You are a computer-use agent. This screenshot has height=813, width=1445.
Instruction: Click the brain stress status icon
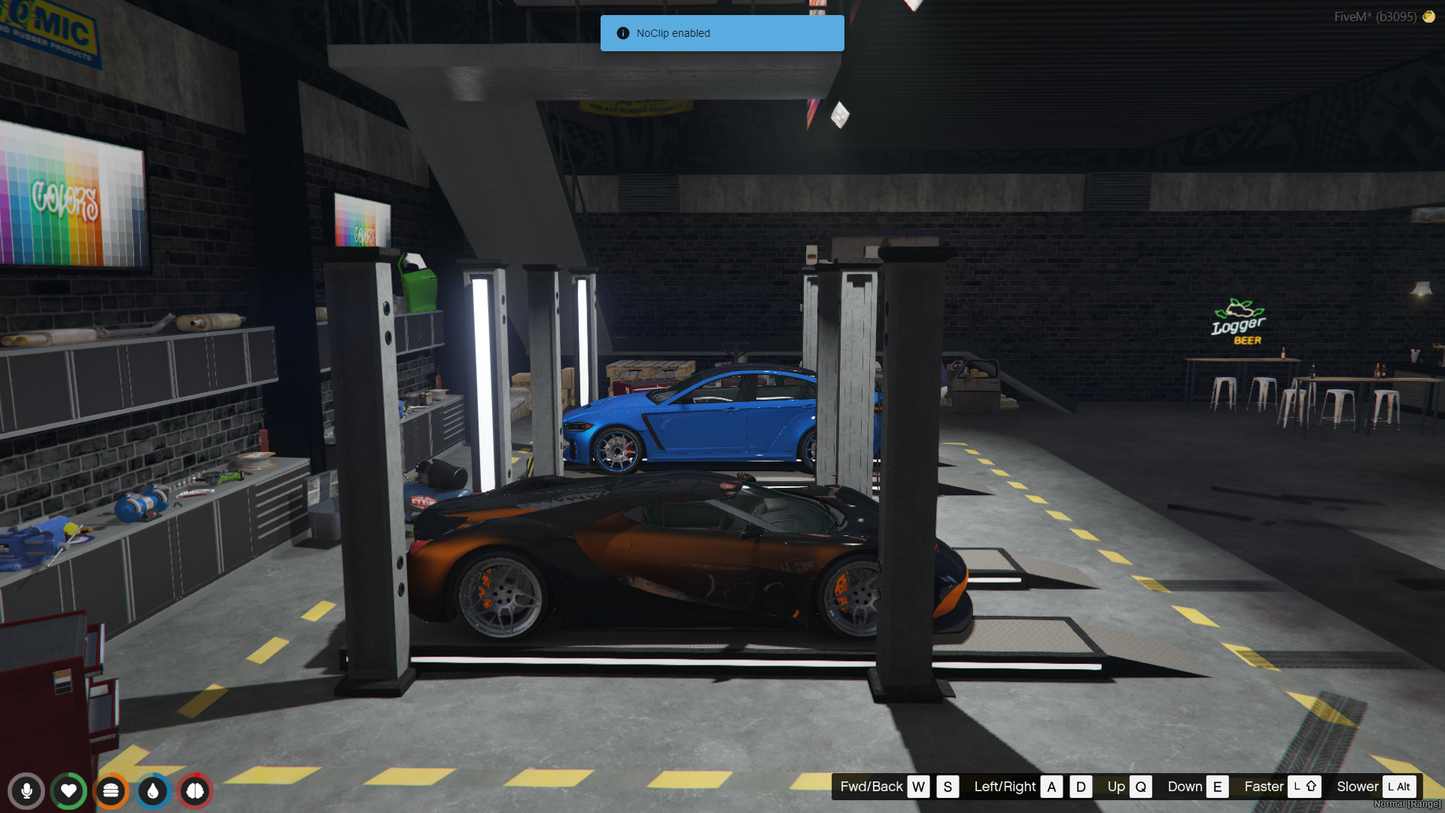click(x=195, y=791)
